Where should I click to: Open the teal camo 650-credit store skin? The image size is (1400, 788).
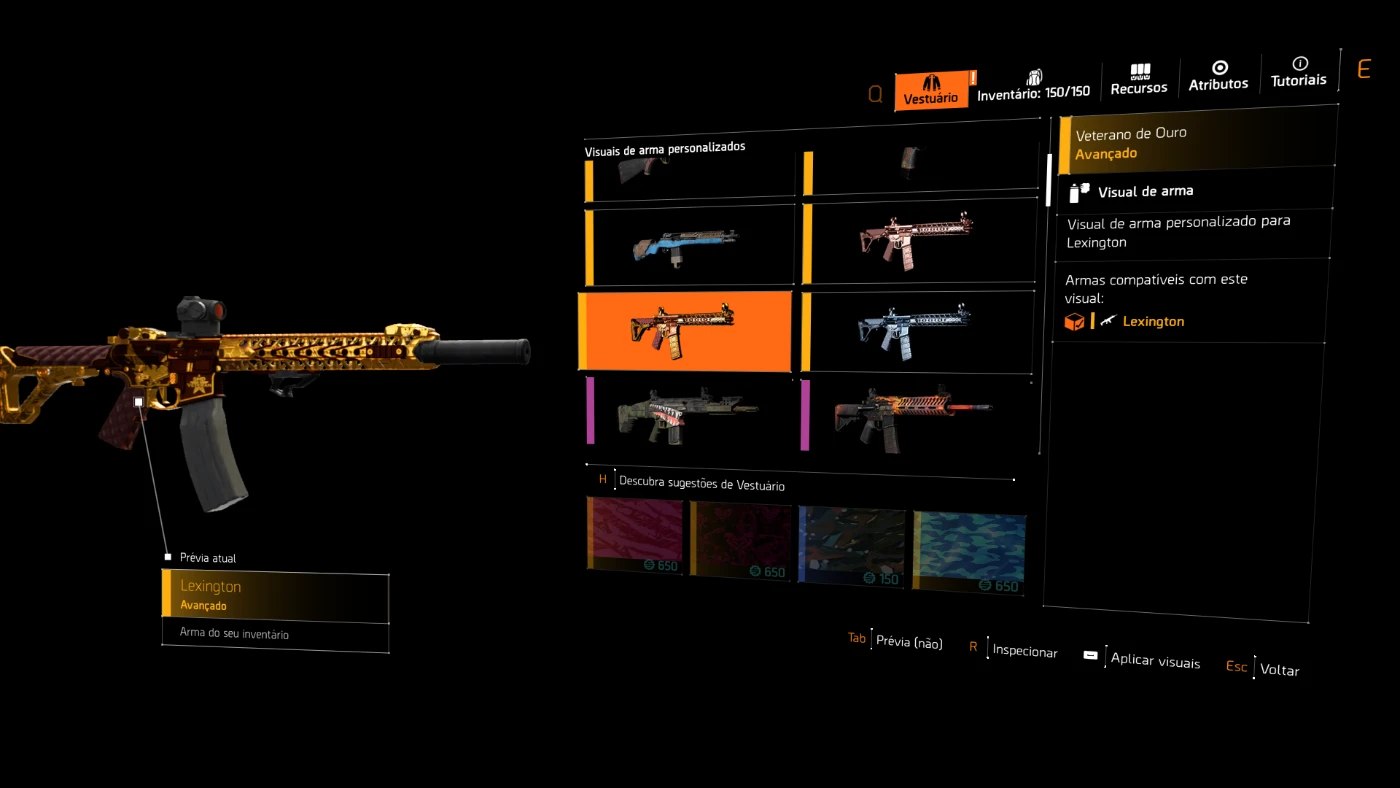[x=968, y=551]
